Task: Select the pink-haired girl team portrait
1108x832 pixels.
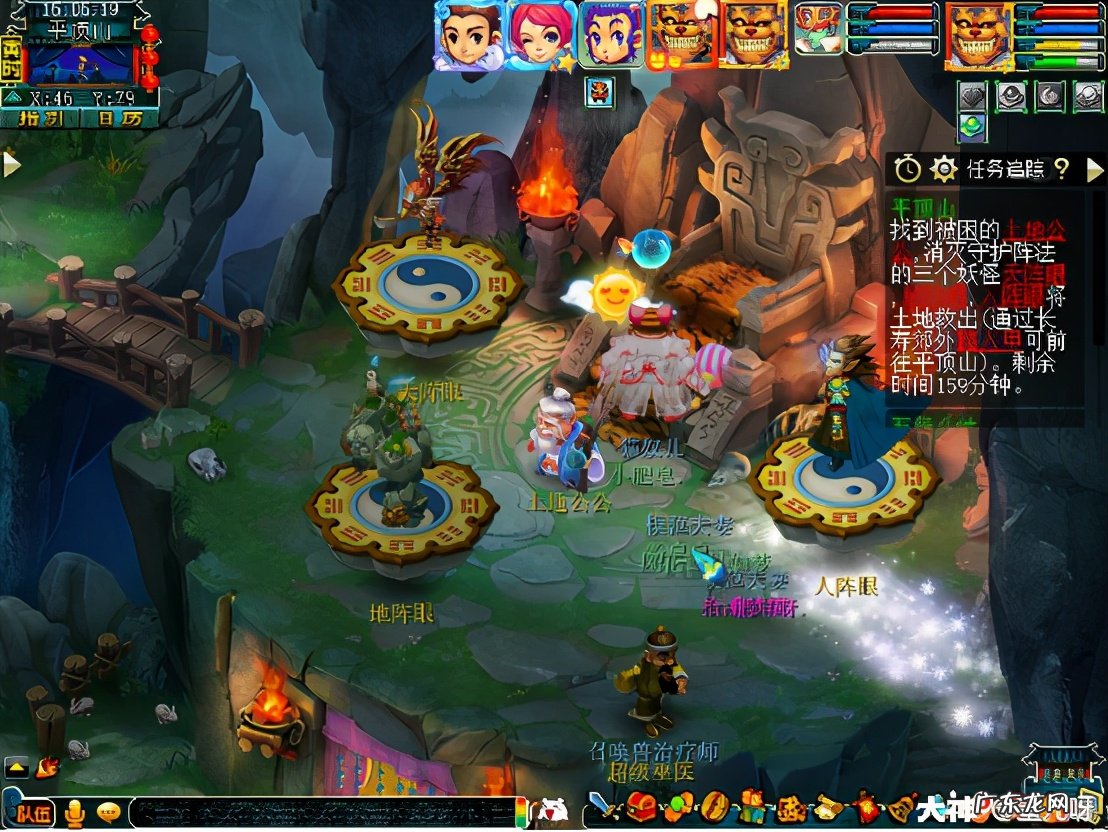Action: point(540,35)
